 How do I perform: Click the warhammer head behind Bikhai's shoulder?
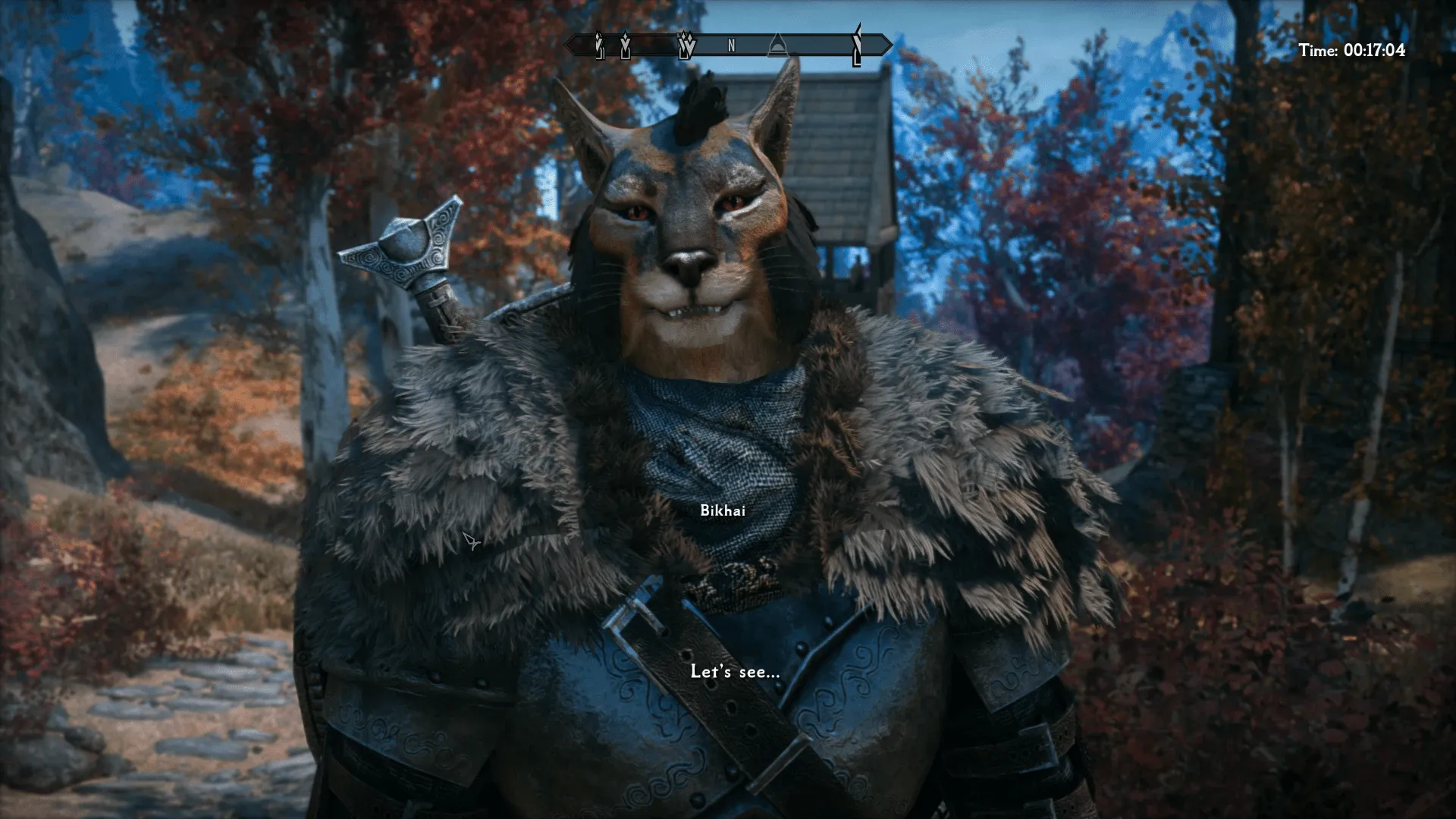pos(401,250)
